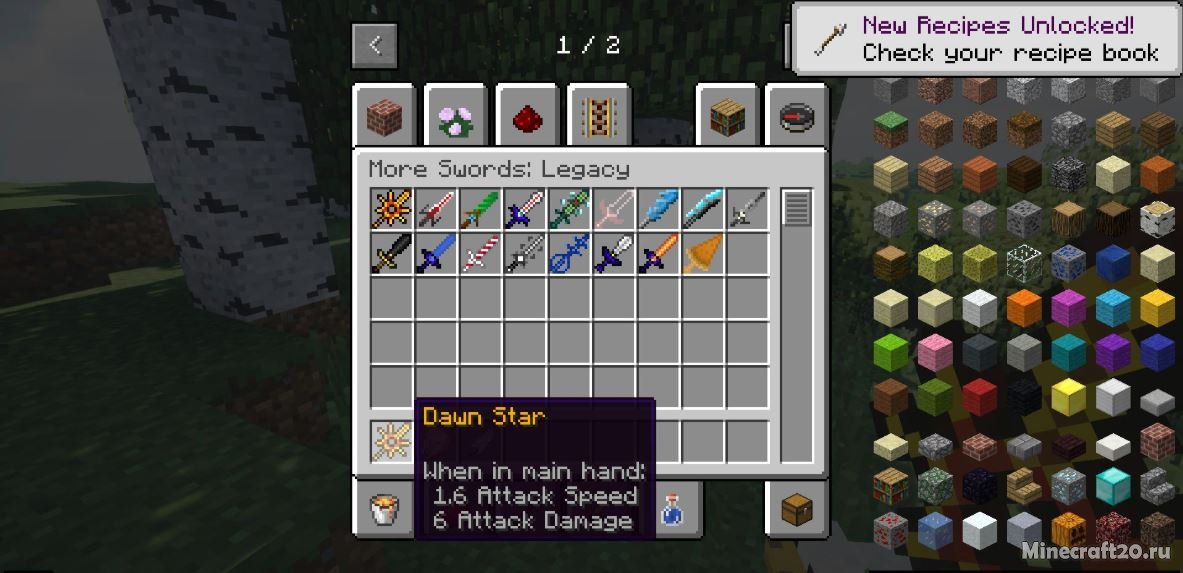Screen dimensions: 1183x573
Task: Open the chest survival inventory tab
Action: [796, 508]
